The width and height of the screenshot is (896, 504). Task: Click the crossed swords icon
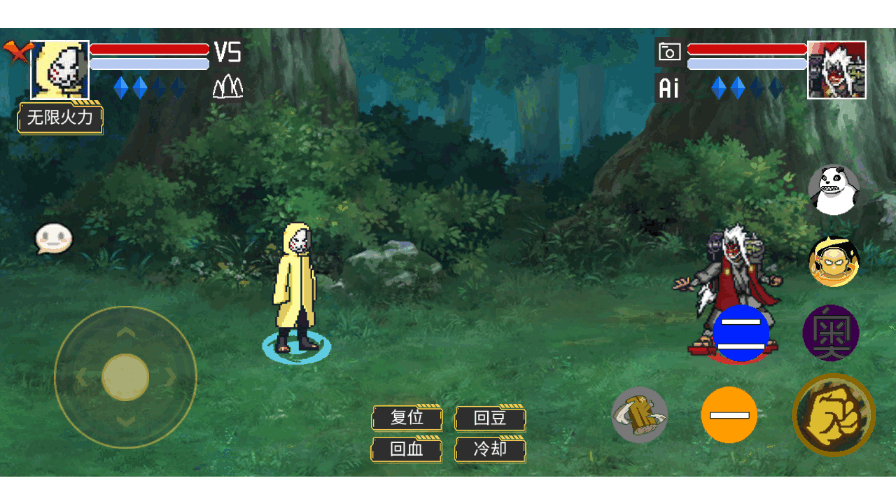16,51
